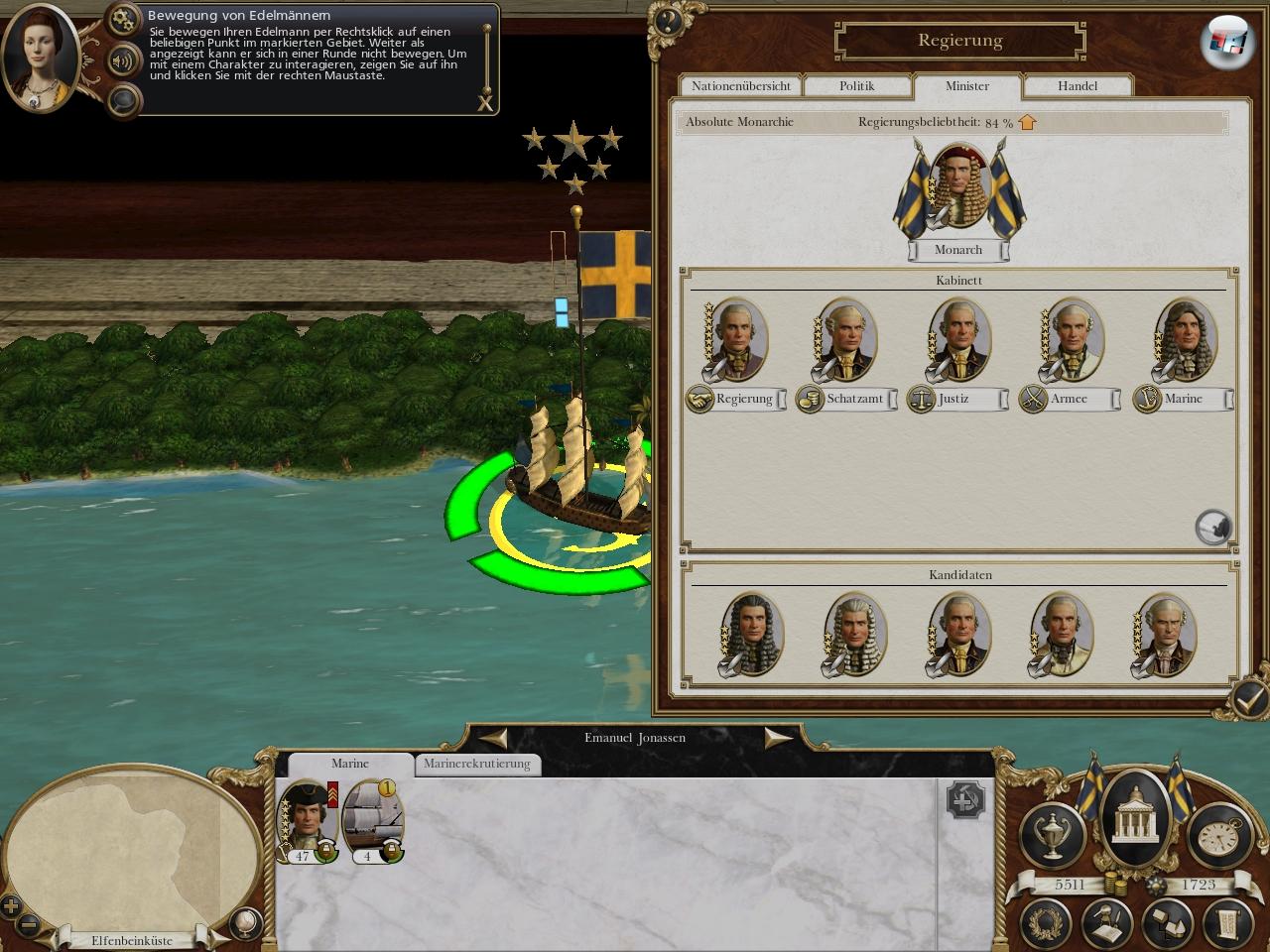Select the Handel tab
The image size is (1270, 952).
1077,86
